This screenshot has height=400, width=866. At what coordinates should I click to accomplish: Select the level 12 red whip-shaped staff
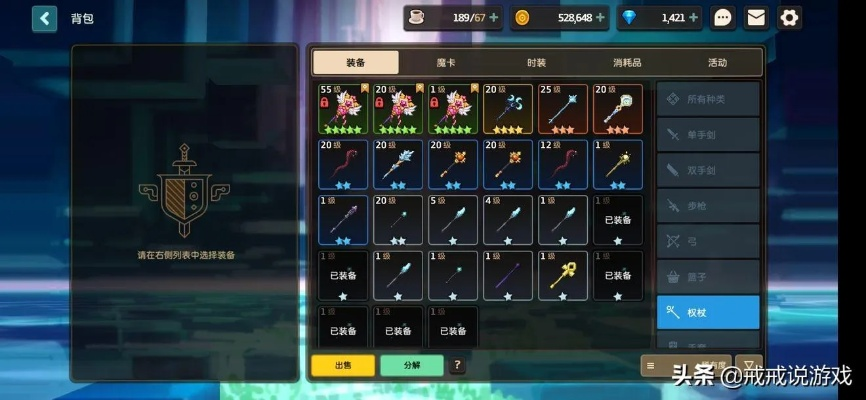563,164
